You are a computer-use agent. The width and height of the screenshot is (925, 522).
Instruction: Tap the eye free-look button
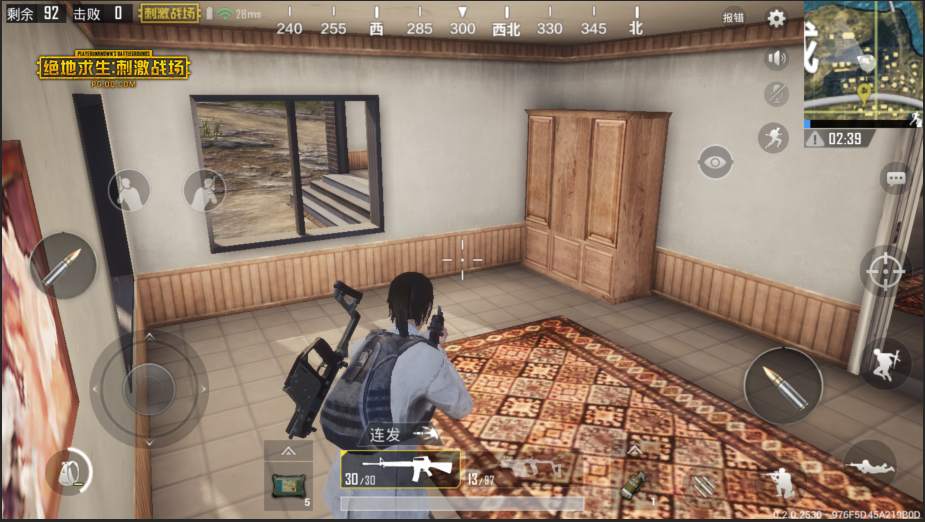coord(715,162)
